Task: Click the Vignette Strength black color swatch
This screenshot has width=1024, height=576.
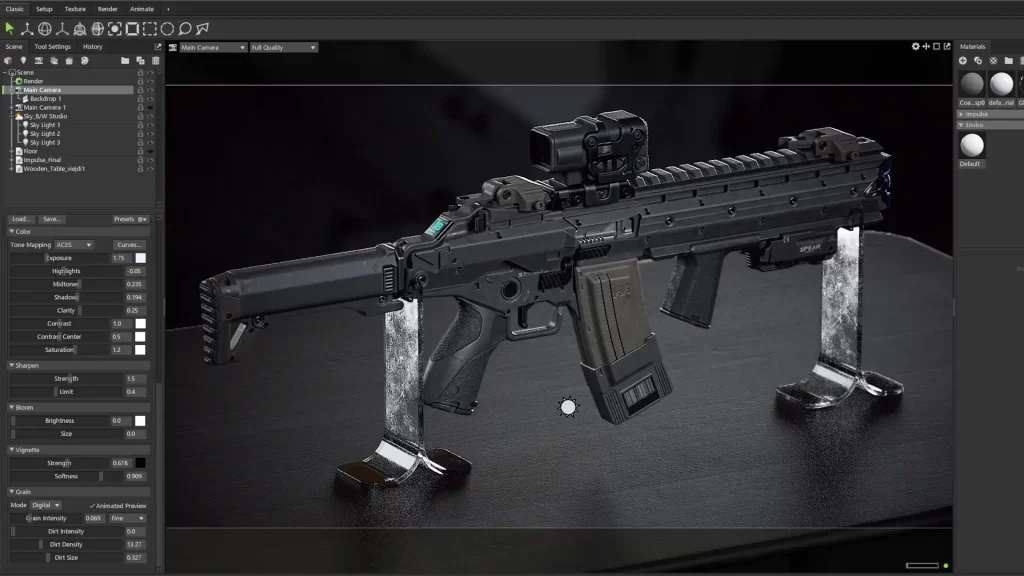Action: click(x=141, y=463)
